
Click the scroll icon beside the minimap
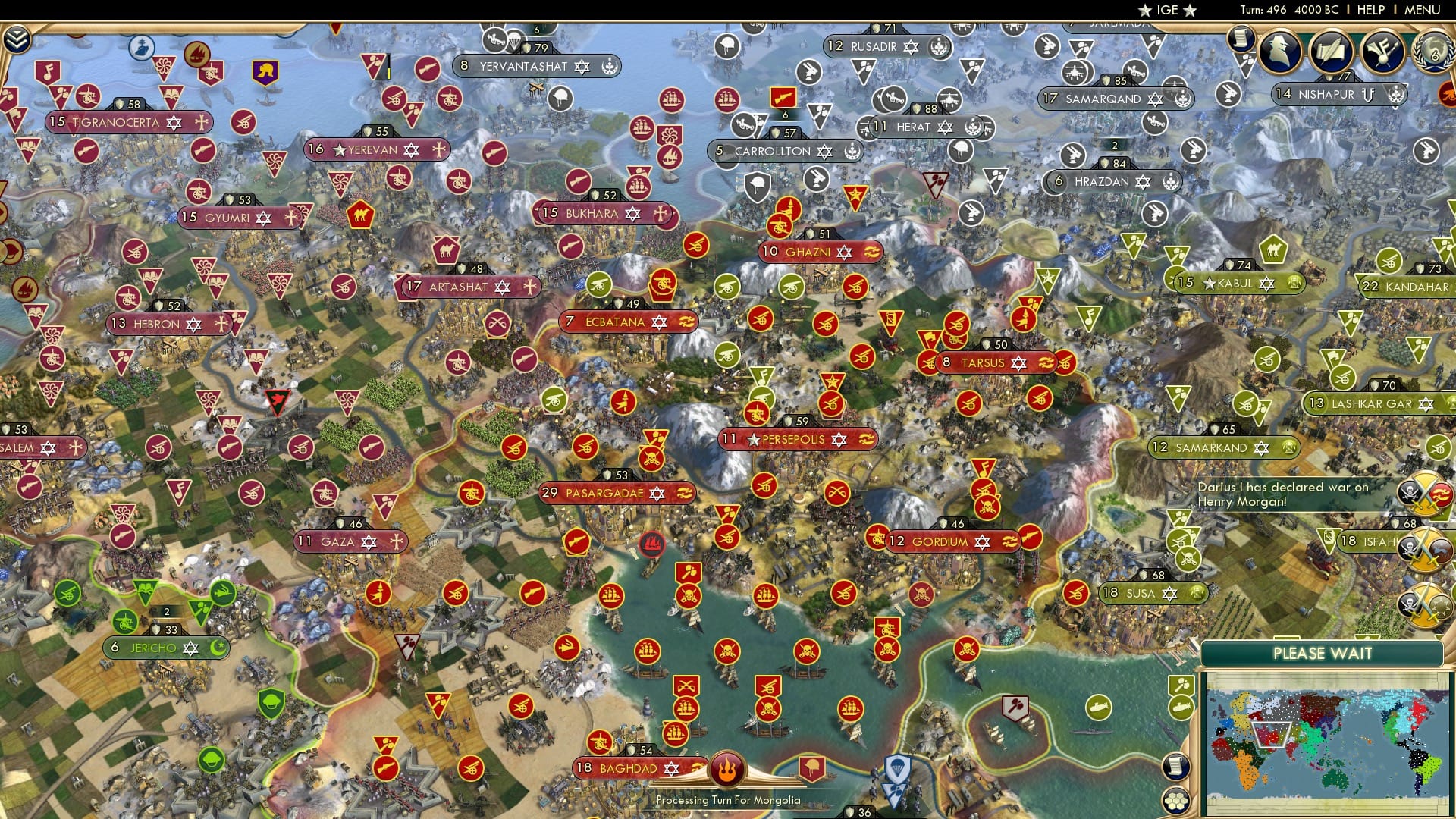coord(1176,766)
